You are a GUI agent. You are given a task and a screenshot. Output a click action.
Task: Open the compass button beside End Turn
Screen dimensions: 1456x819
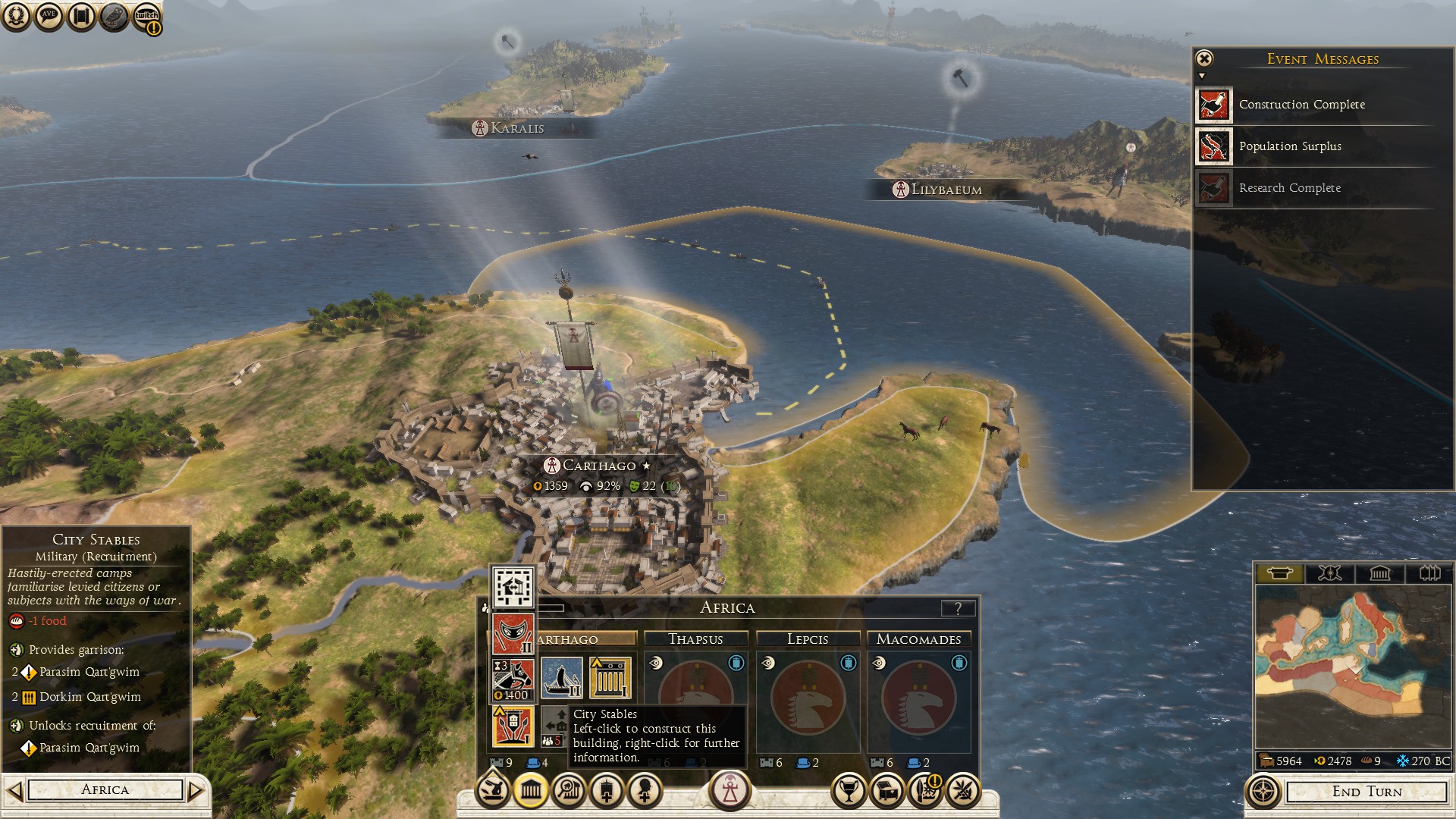pos(1263,792)
